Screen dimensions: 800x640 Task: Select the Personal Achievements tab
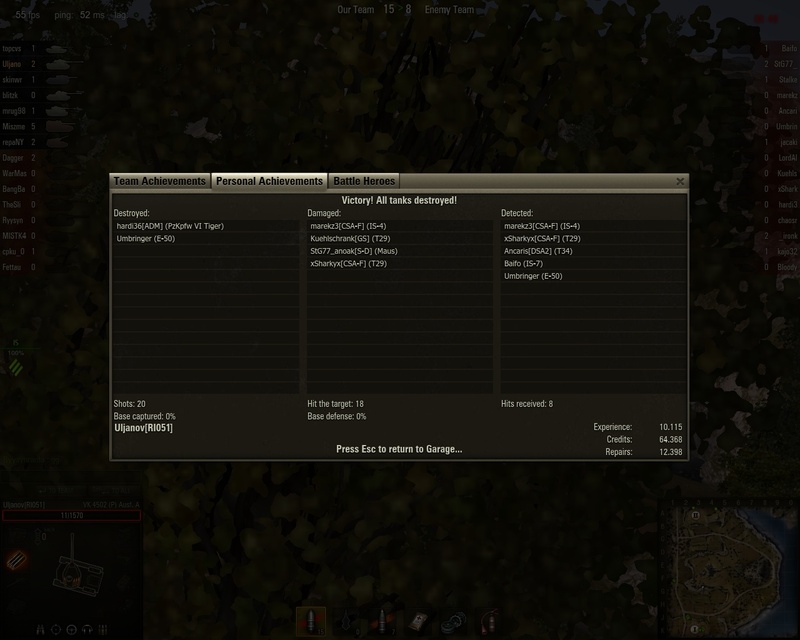click(x=269, y=181)
